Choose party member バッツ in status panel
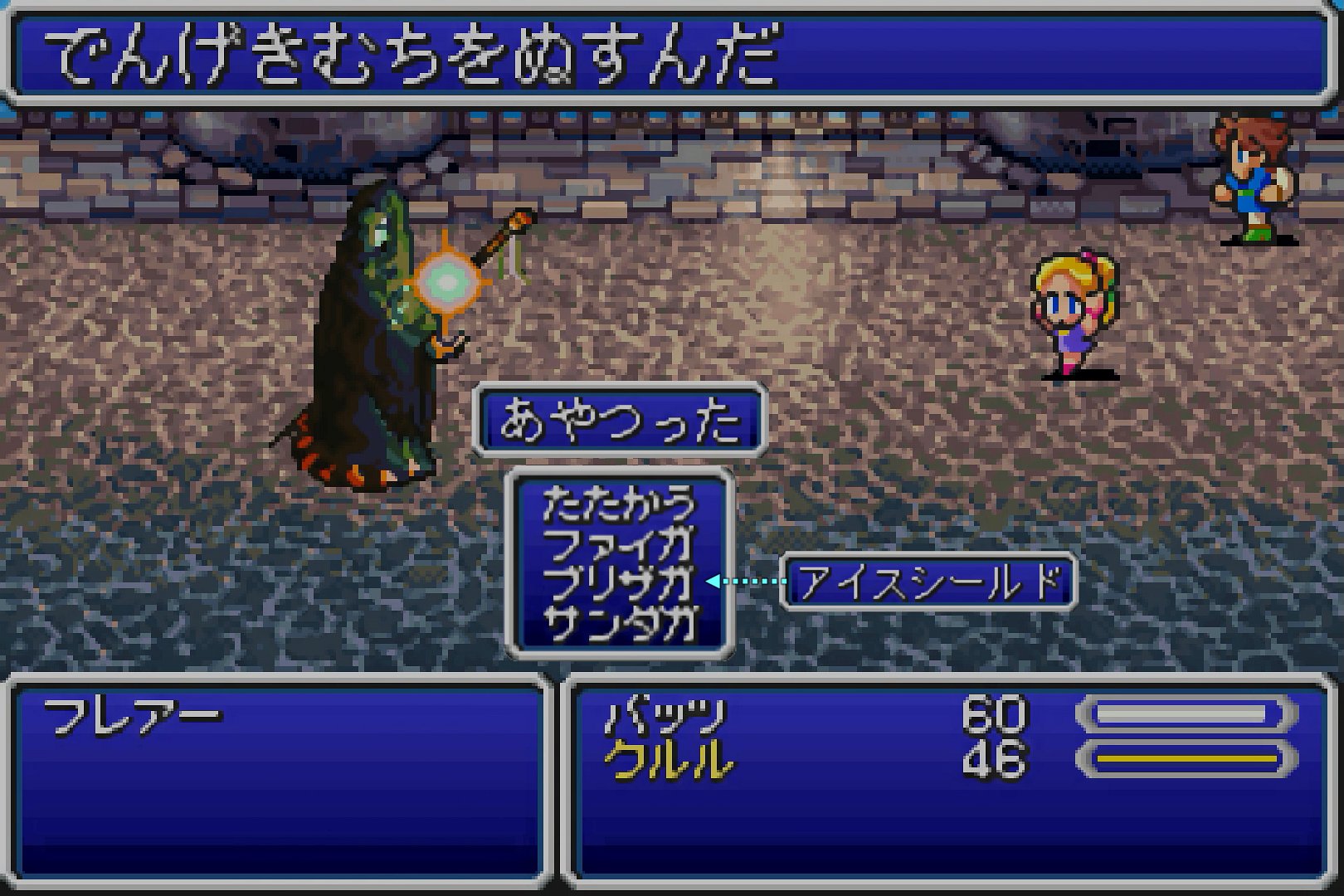Viewport: 1344px width, 896px height. click(666, 715)
